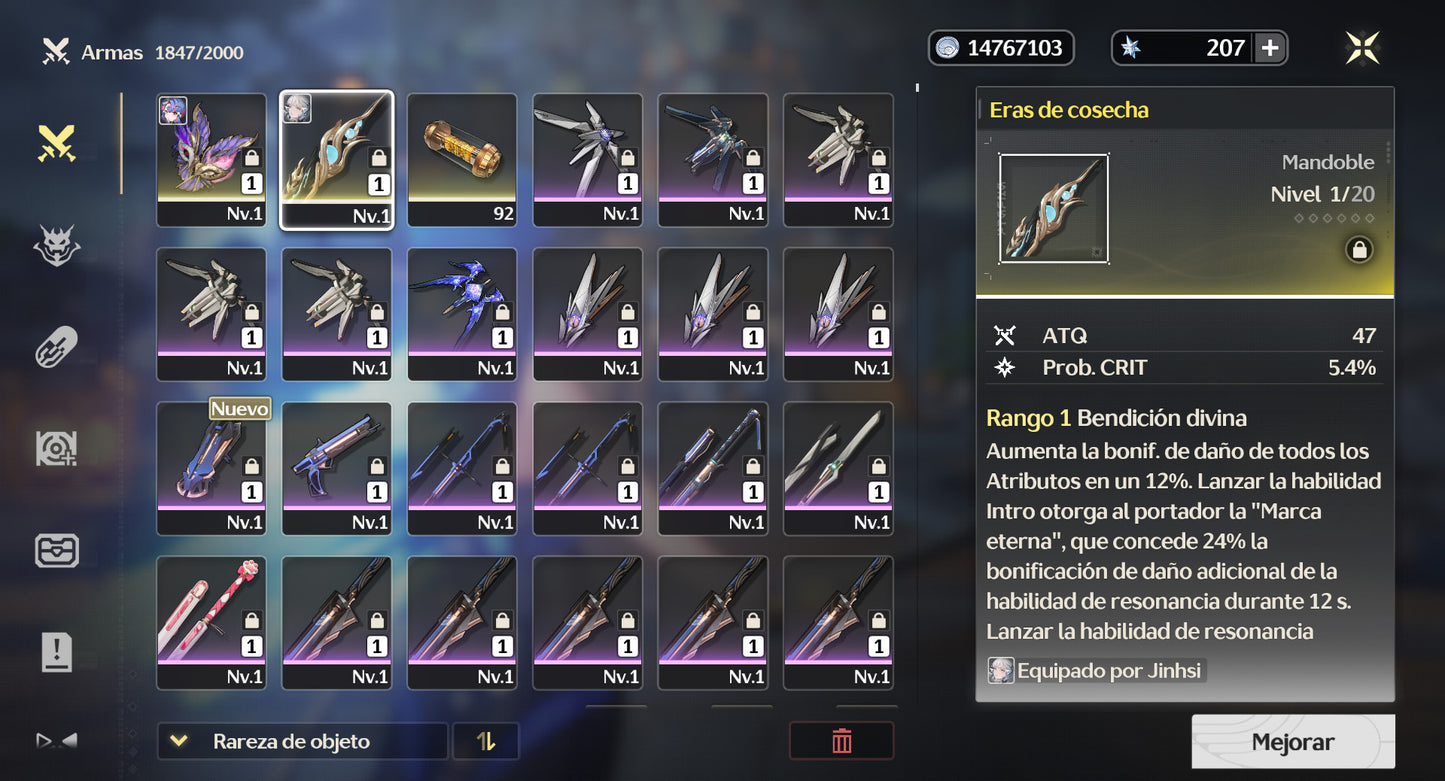
Task: Toggle the sort order arrows button
Action: [486, 741]
